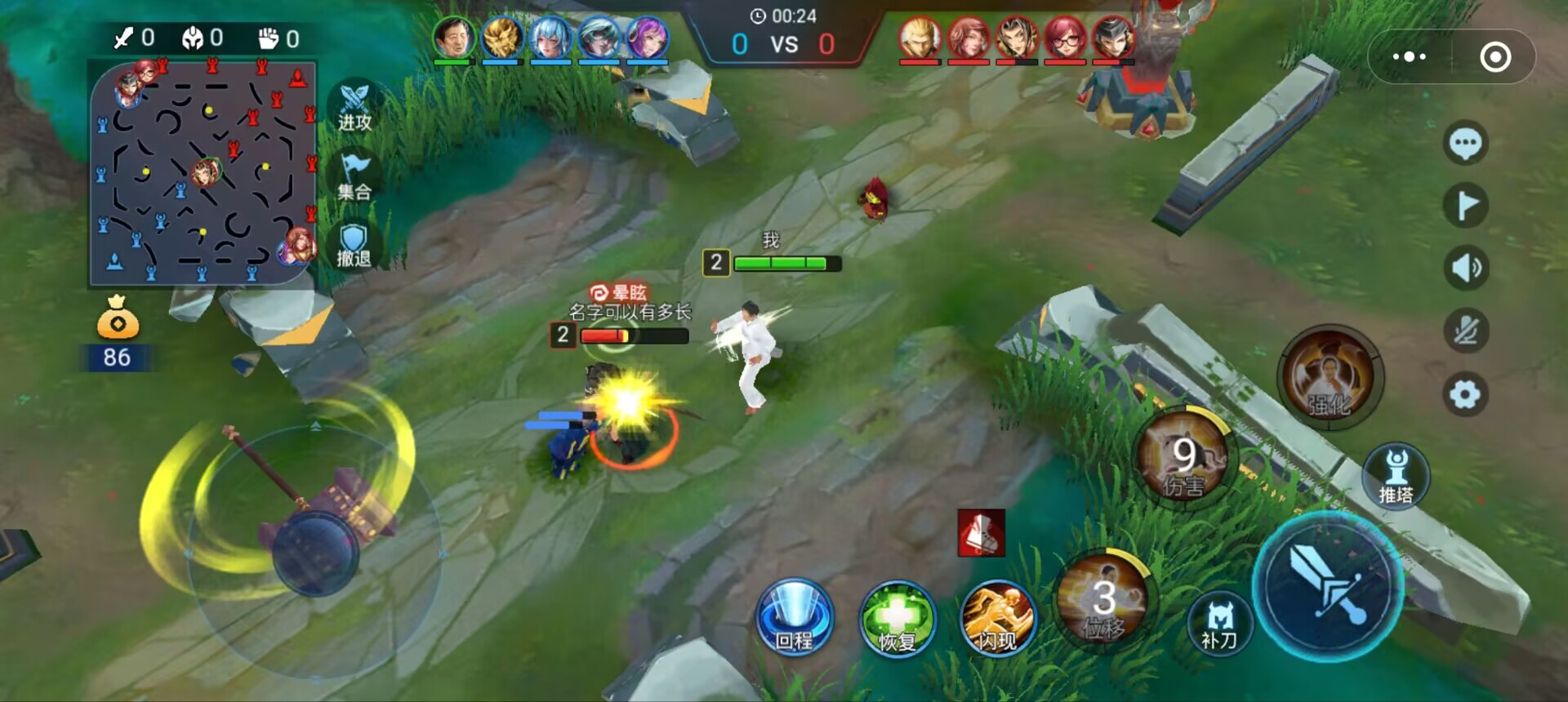Open the minimap

click(x=203, y=173)
